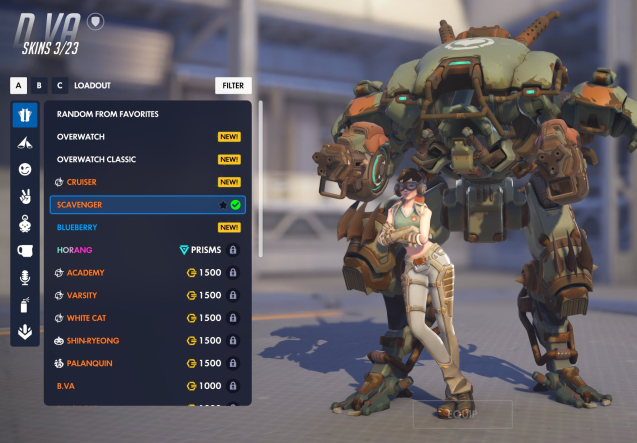Open the skin Filter options
637x443 pixels.
[x=233, y=86]
